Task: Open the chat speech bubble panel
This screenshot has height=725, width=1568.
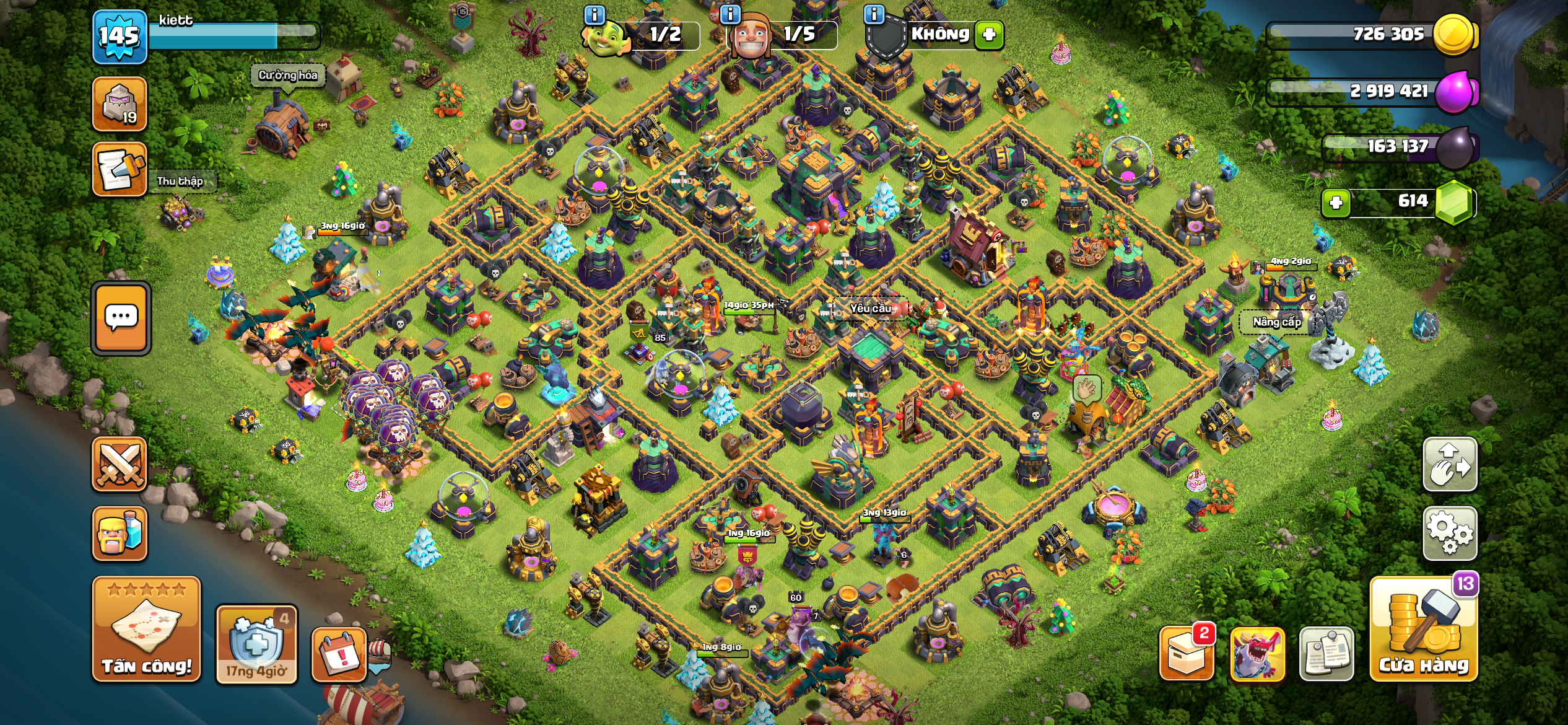Action: coord(121,319)
